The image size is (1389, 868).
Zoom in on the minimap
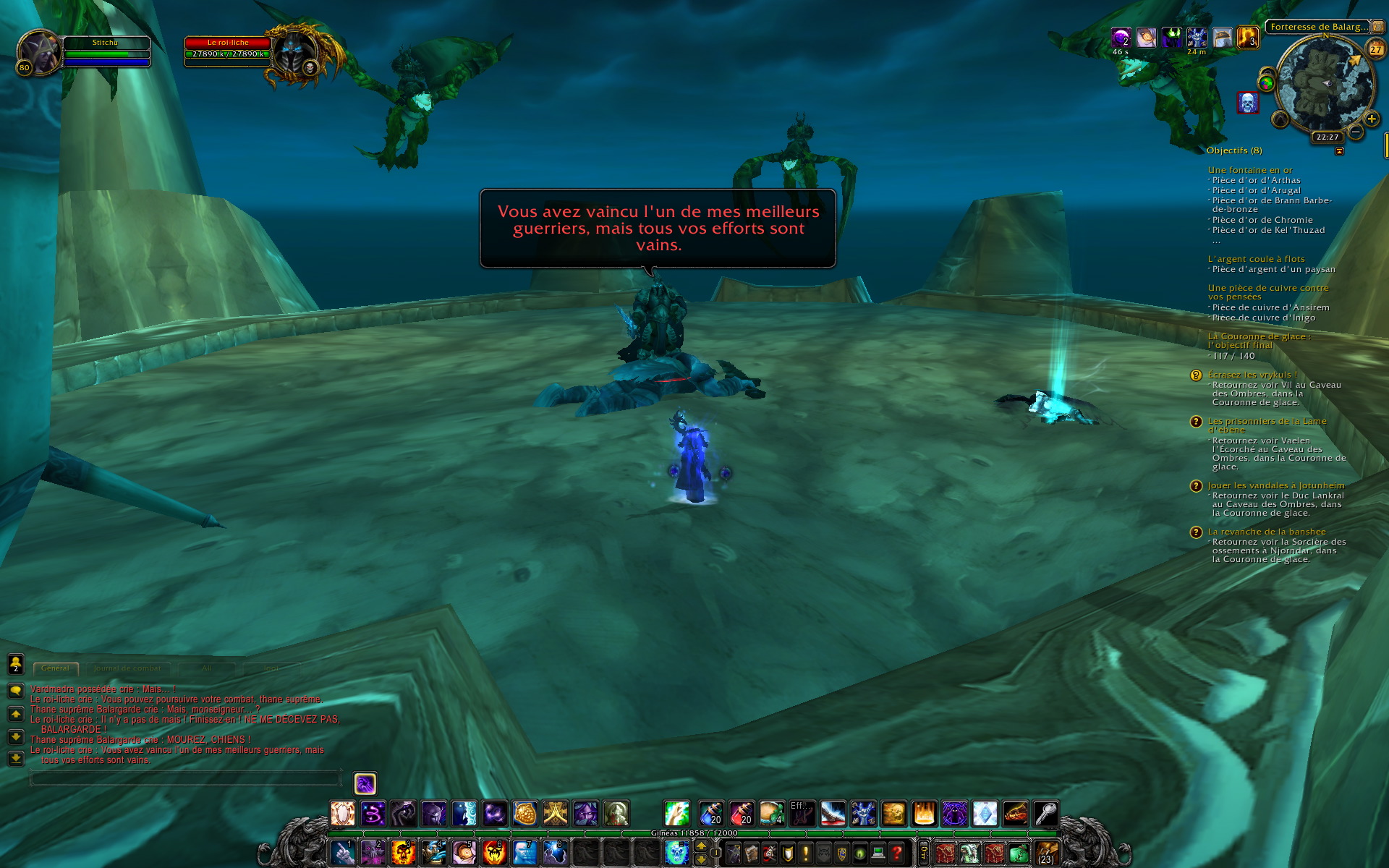pyautogui.click(x=1371, y=119)
